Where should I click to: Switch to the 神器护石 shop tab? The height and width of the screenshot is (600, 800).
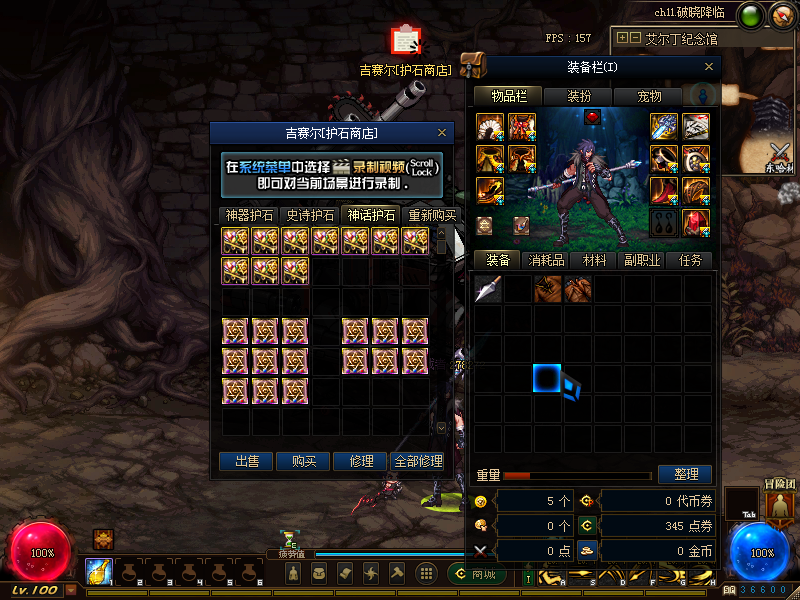pos(249,215)
